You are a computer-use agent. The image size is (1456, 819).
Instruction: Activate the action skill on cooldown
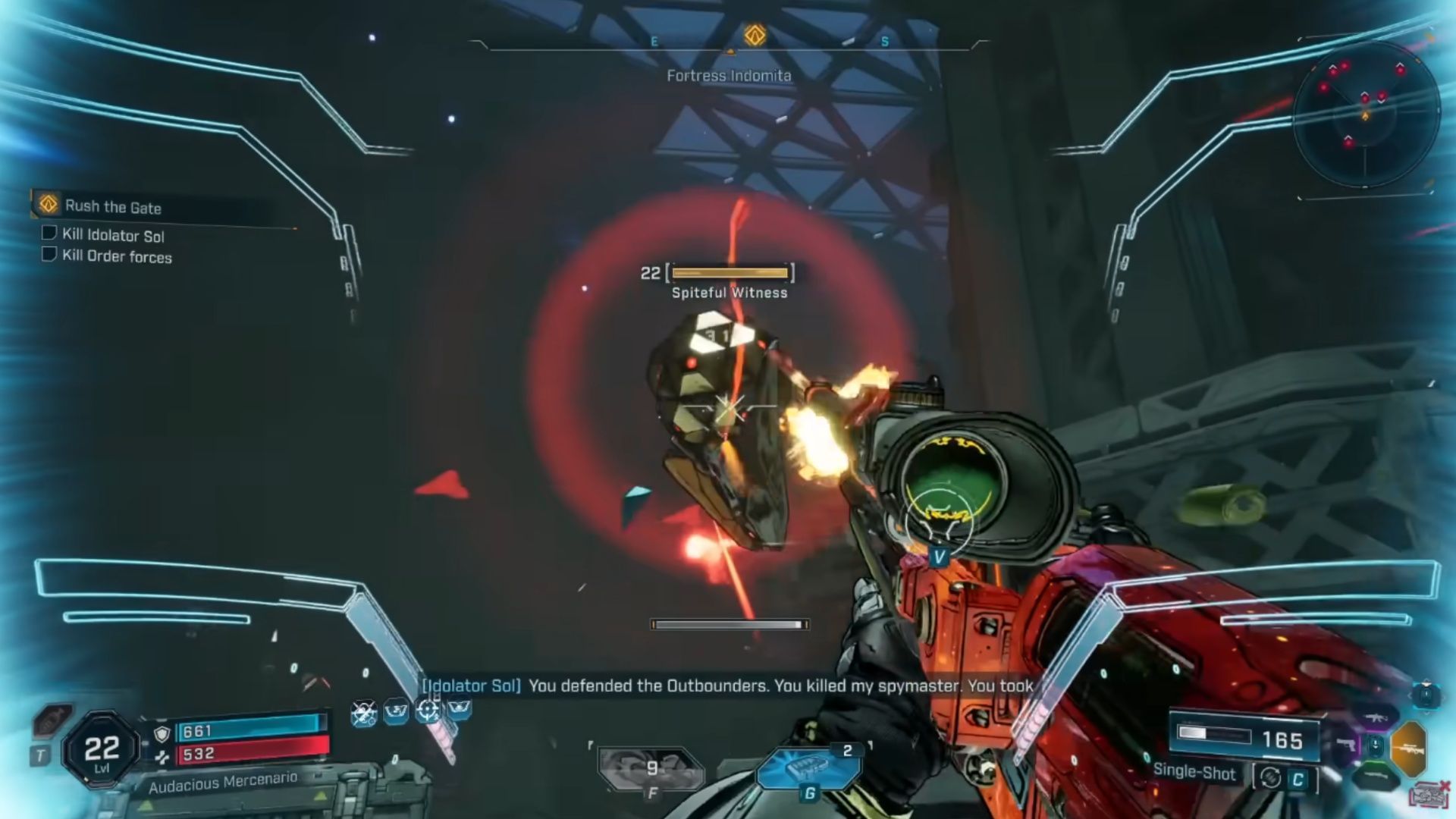(x=651, y=768)
